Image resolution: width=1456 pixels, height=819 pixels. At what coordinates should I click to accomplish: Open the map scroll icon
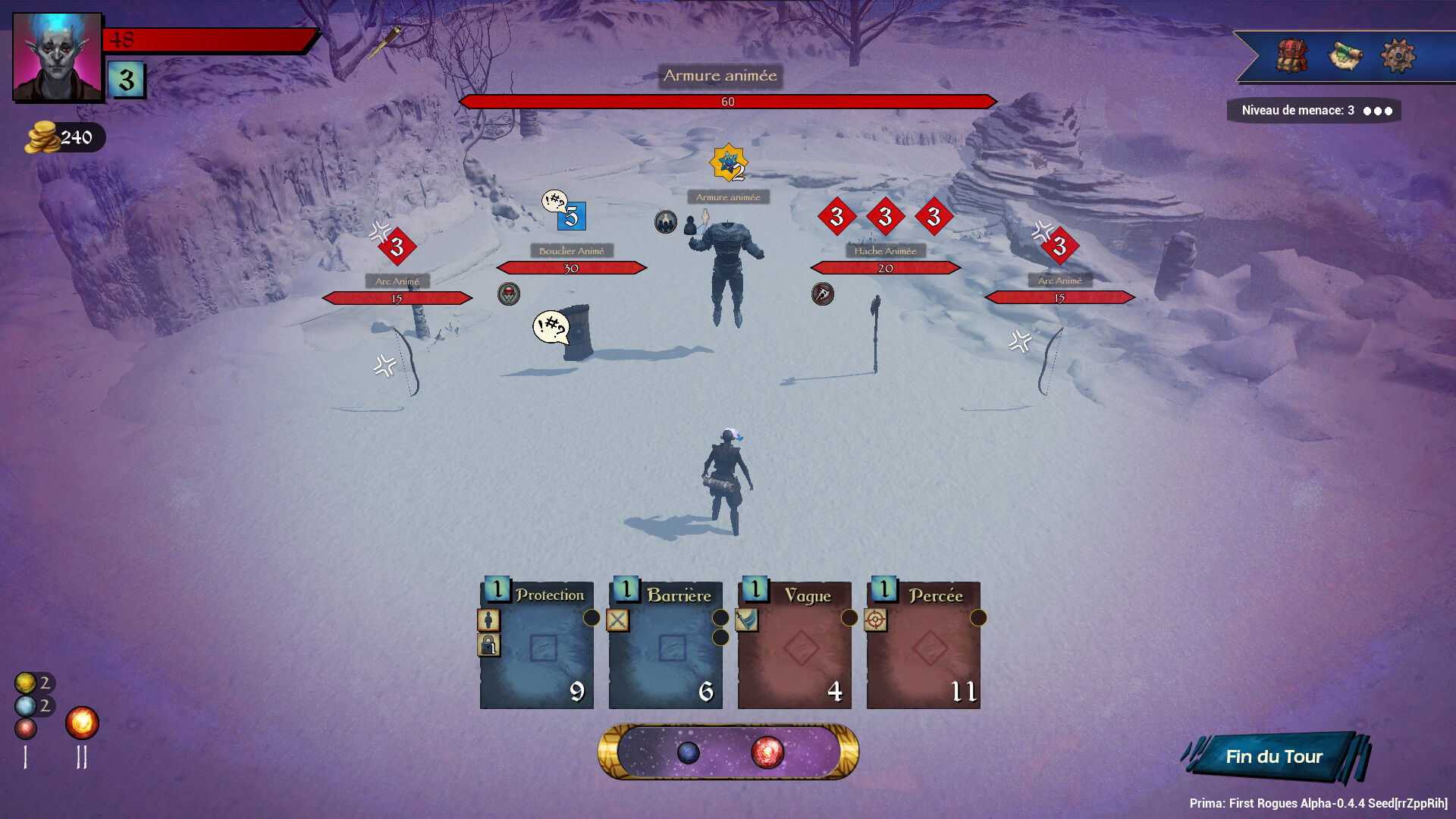point(1346,55)
